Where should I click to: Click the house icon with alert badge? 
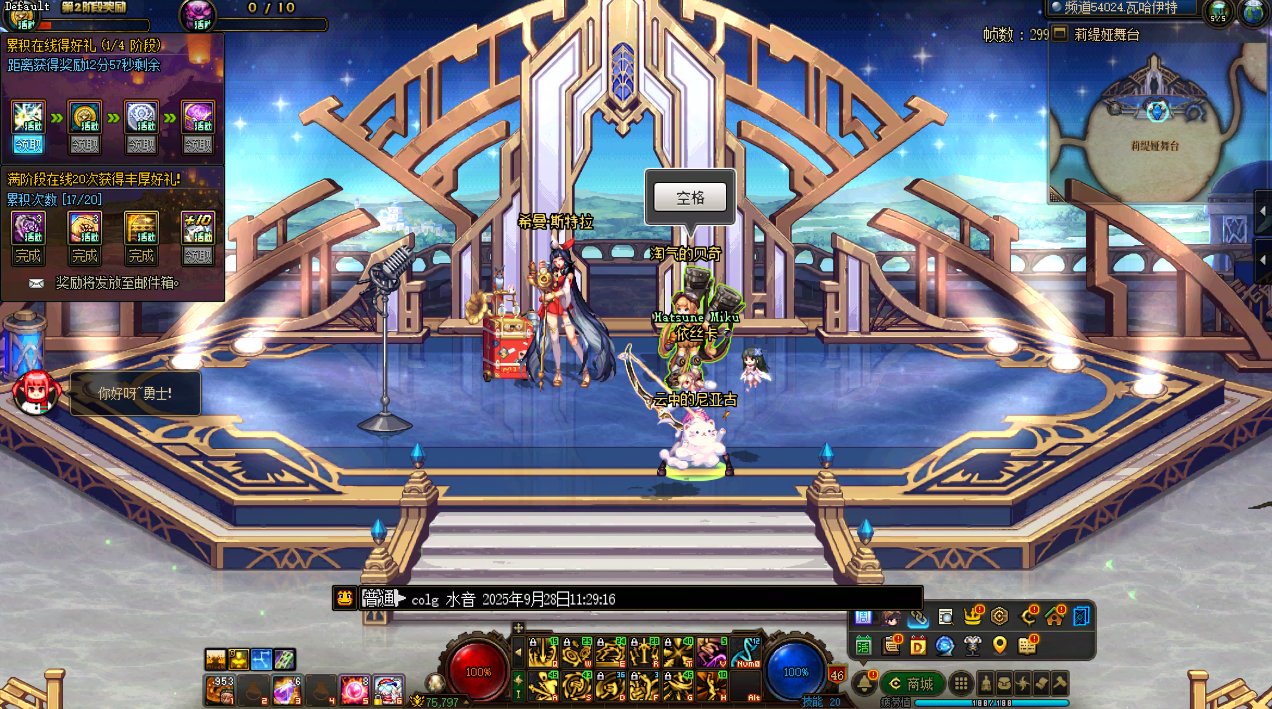(1054, 617)
